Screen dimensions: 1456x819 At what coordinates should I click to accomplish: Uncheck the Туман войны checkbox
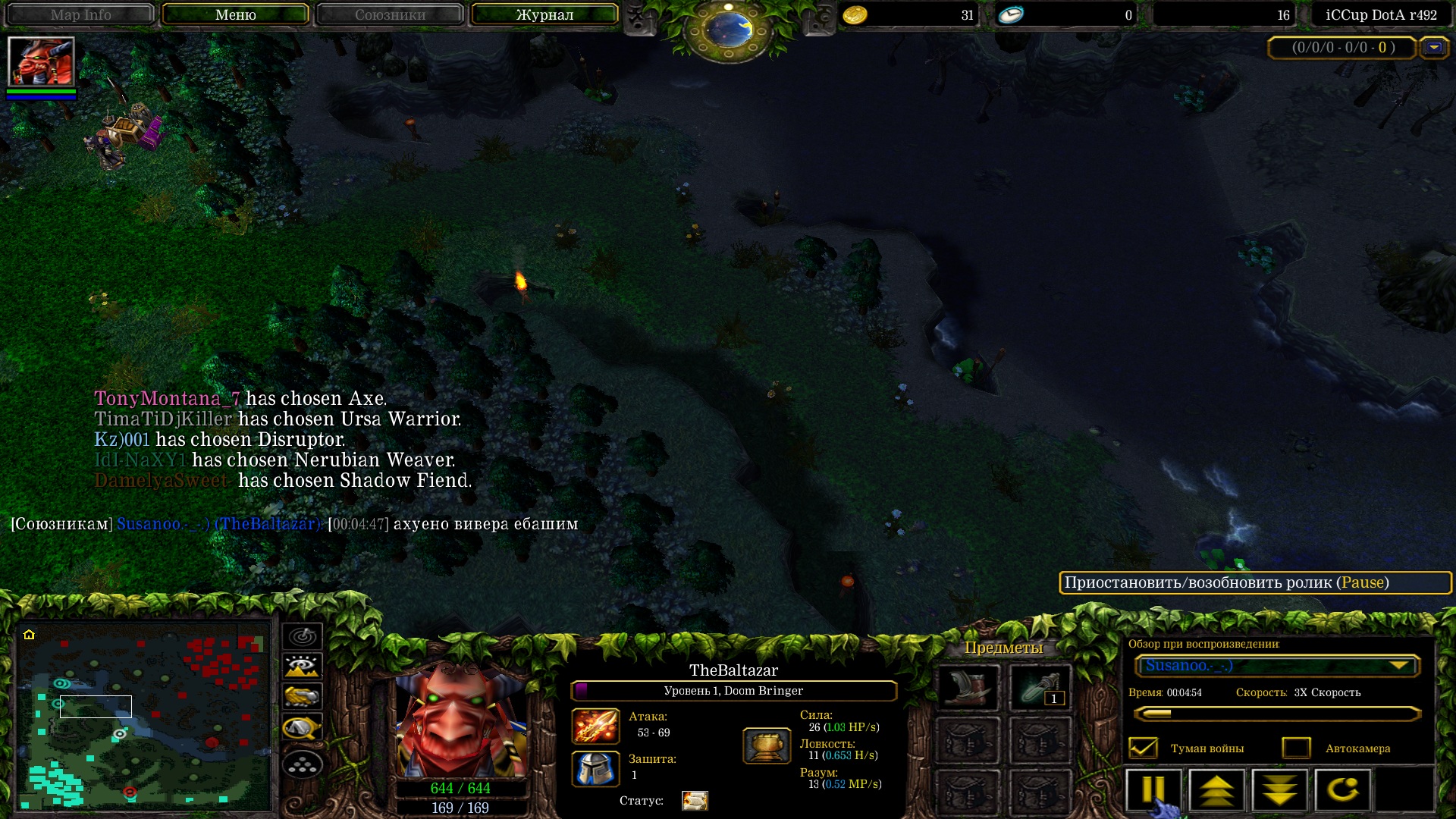point(1143,748)
